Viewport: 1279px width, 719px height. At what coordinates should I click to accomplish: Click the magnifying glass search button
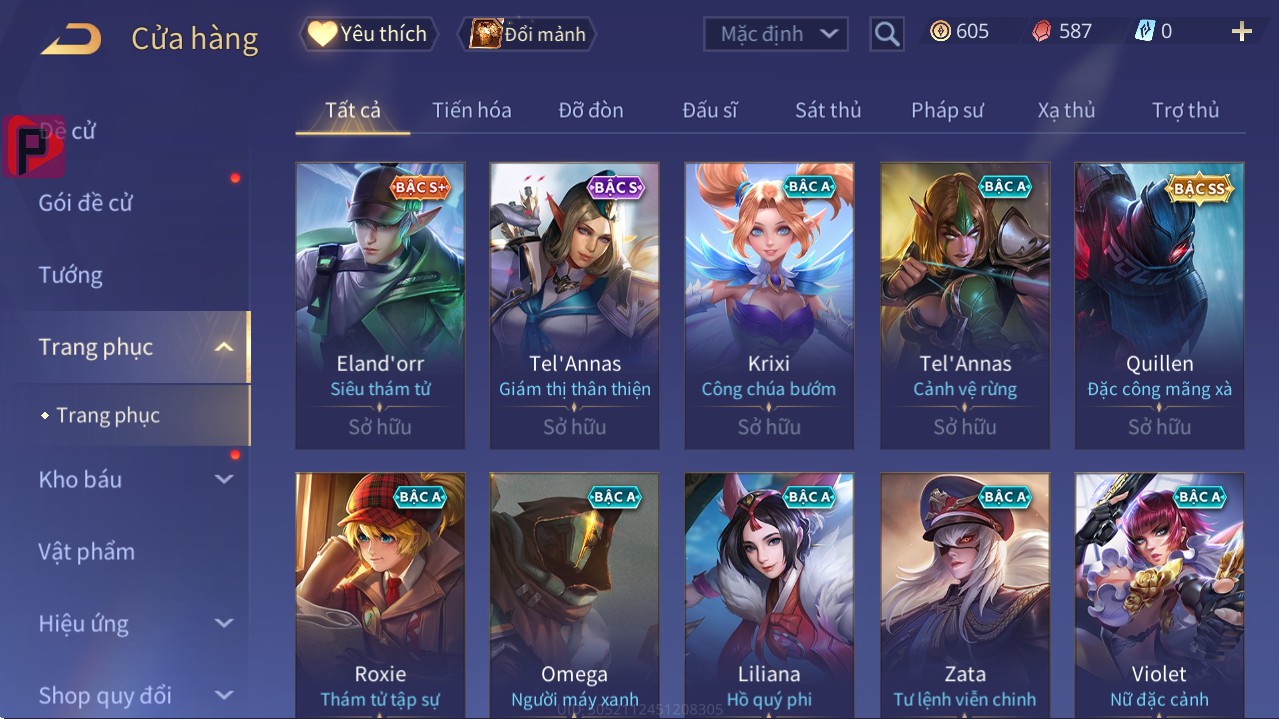(x=886, y=34)
